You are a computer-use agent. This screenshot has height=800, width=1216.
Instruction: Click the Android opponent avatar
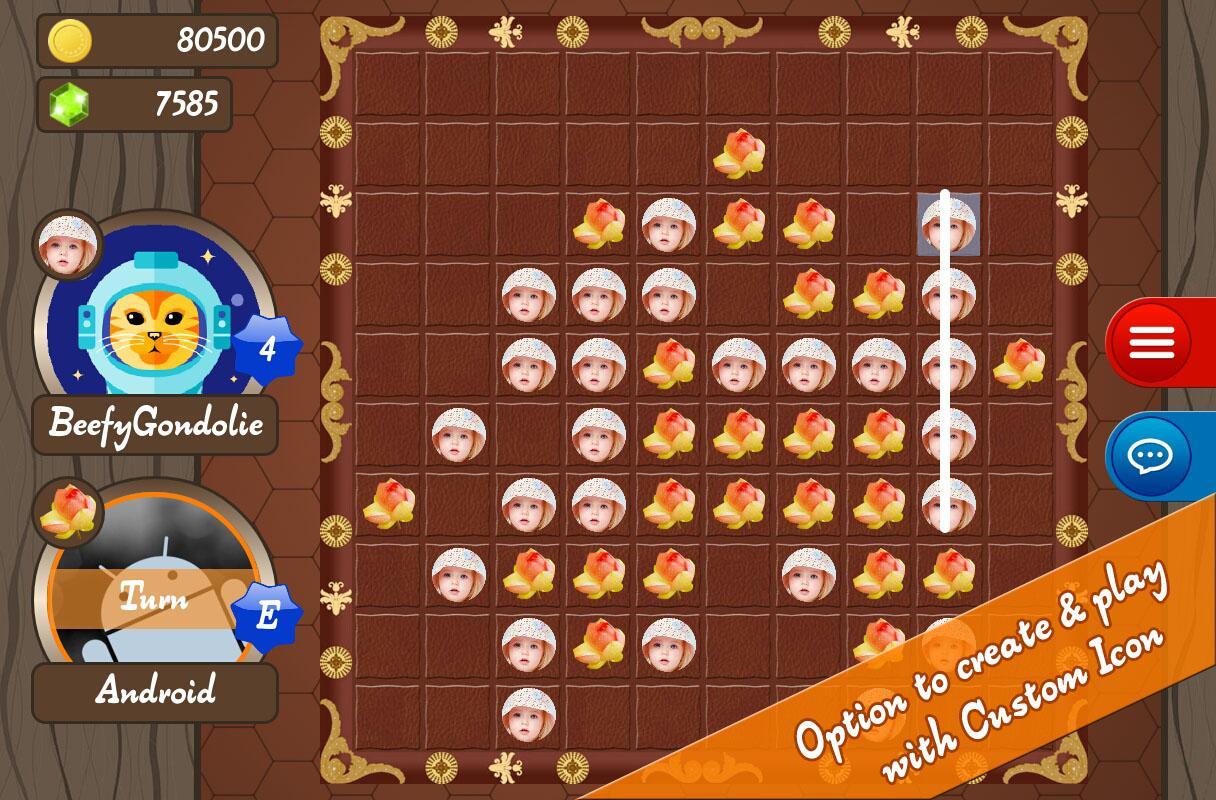tap(150, 590)
